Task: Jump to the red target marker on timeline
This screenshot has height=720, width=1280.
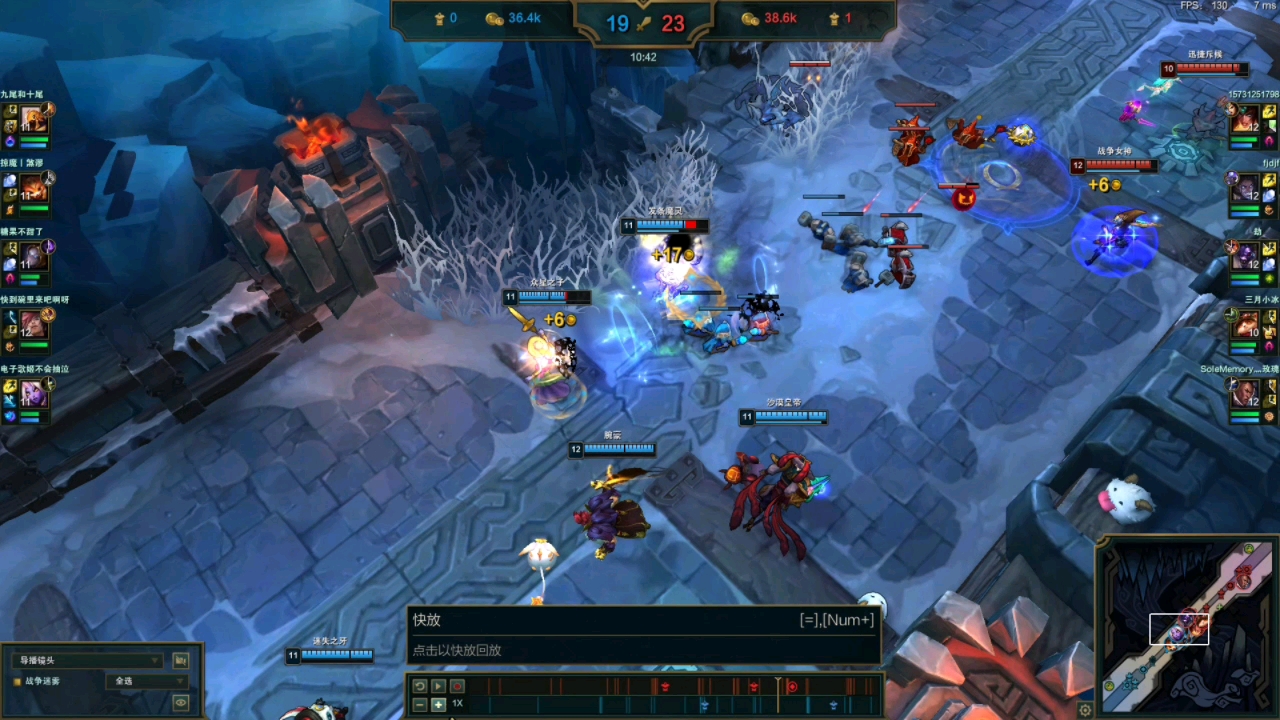Action: pos(792,686)
